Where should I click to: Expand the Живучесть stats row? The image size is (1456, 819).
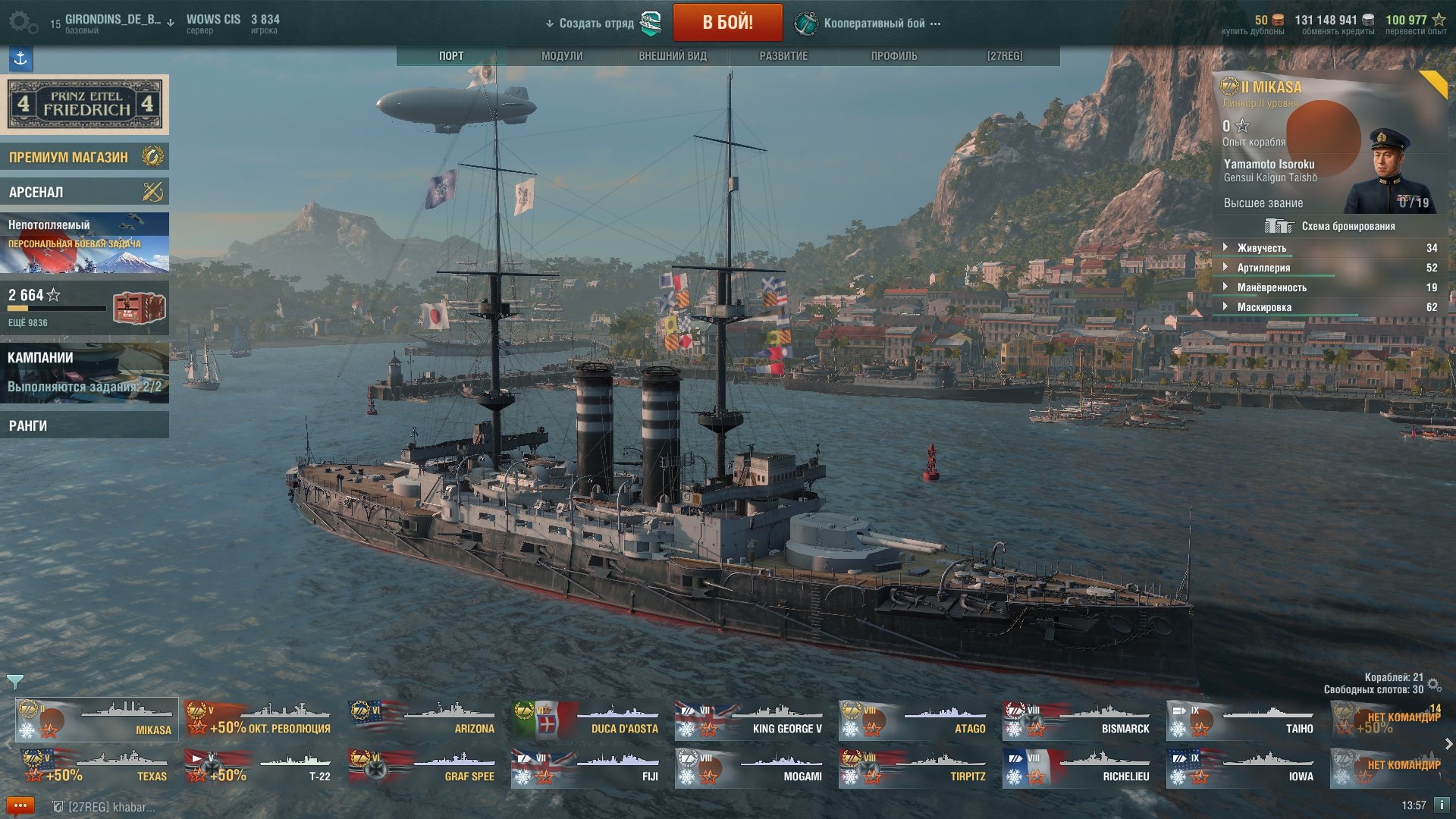pyautogui.click(x=1262, y=248)
